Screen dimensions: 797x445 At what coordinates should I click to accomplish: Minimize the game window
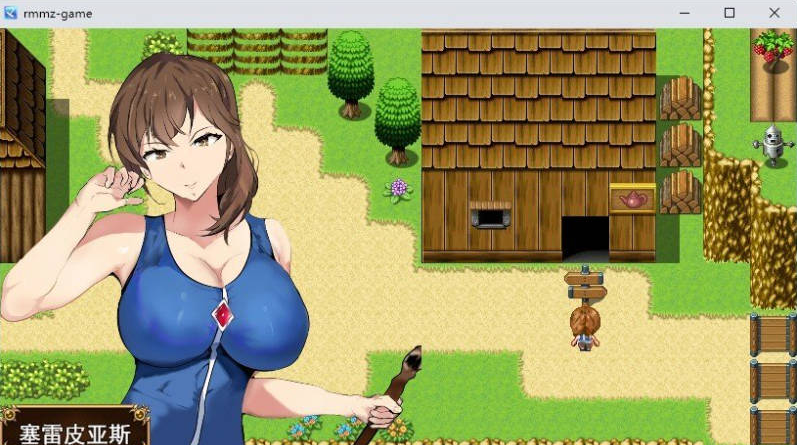point(685,13)
